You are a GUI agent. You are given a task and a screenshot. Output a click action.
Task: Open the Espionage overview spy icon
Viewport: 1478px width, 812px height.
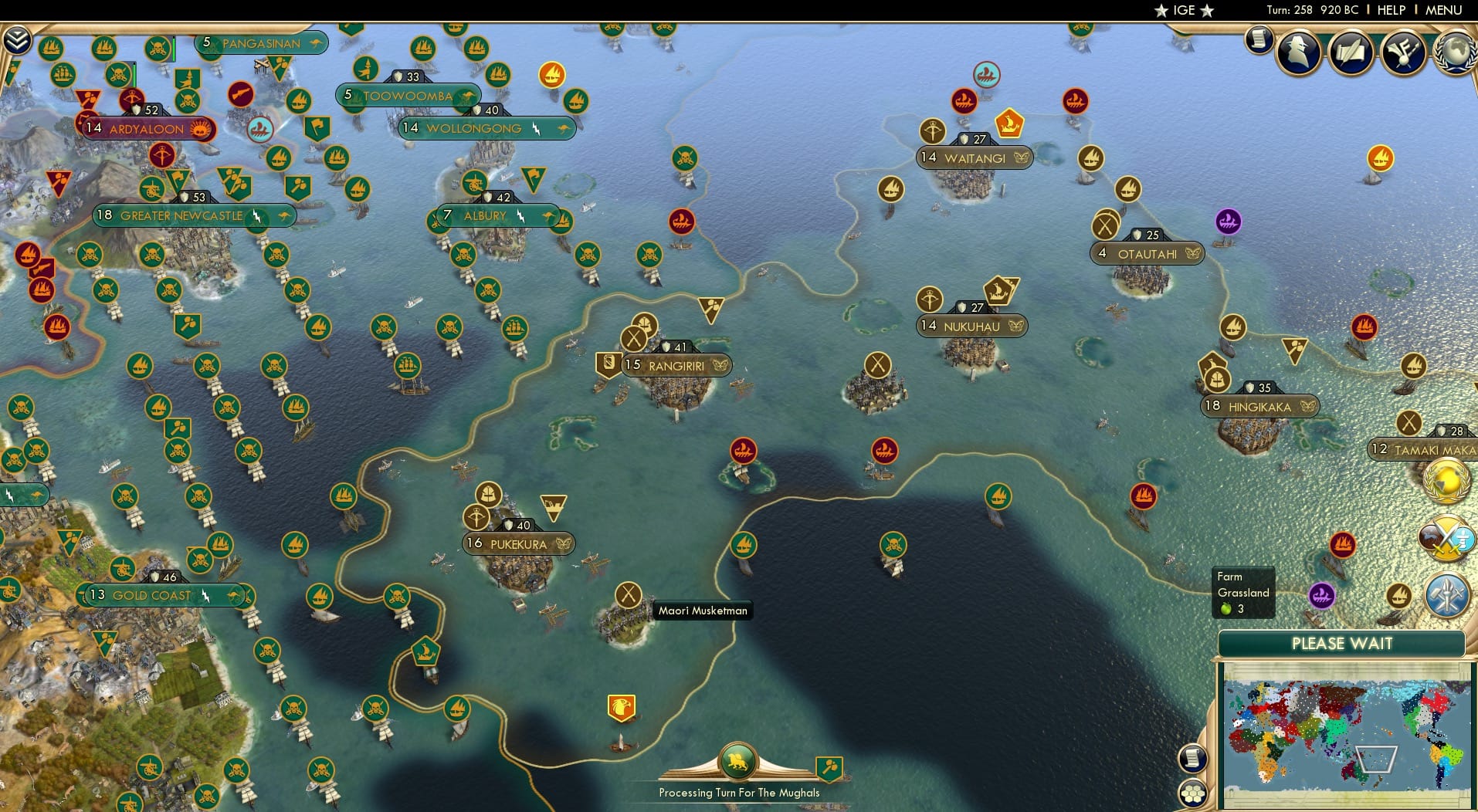tap(1298, 52)
